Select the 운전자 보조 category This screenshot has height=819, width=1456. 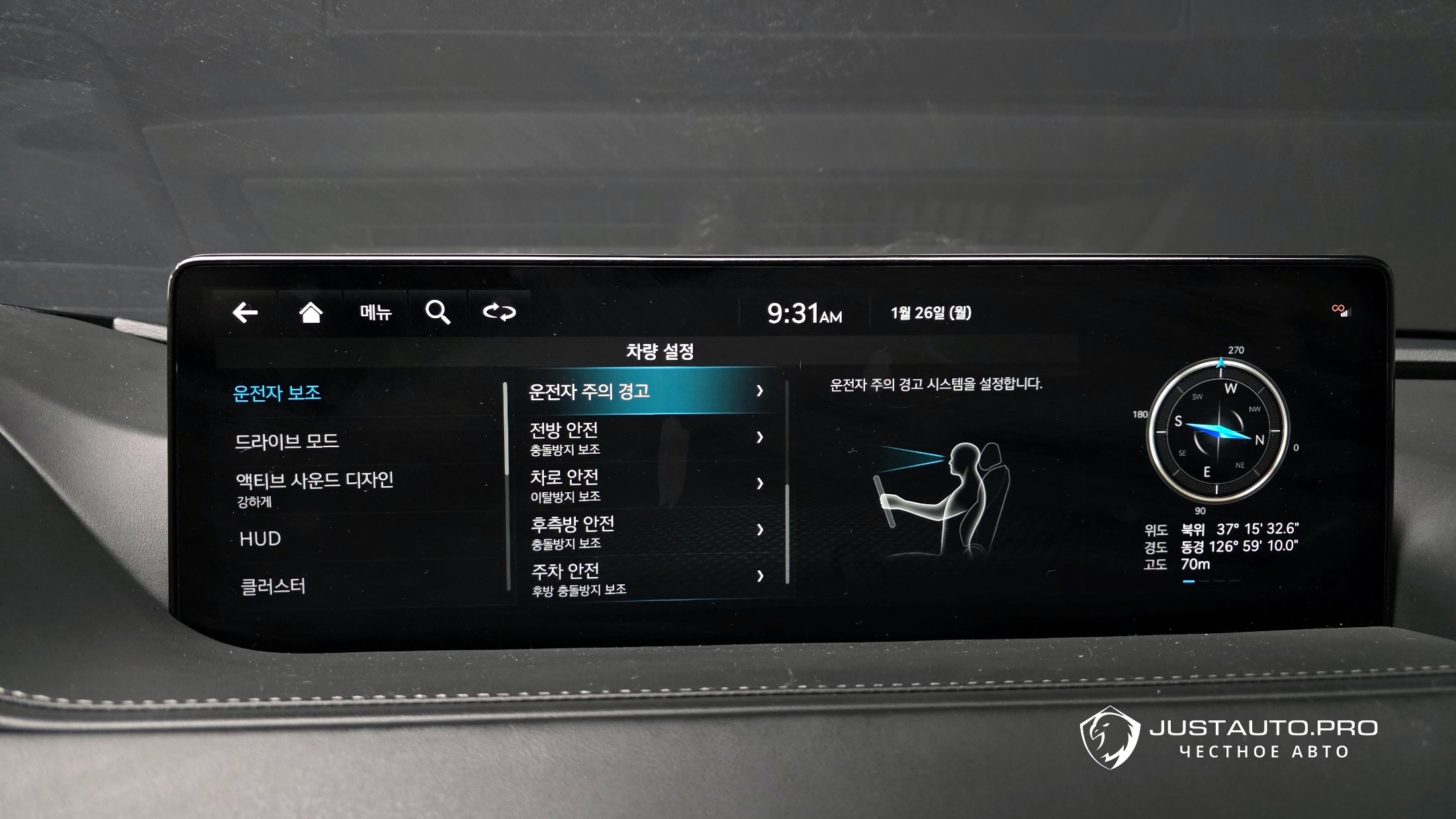click(277, 393)
